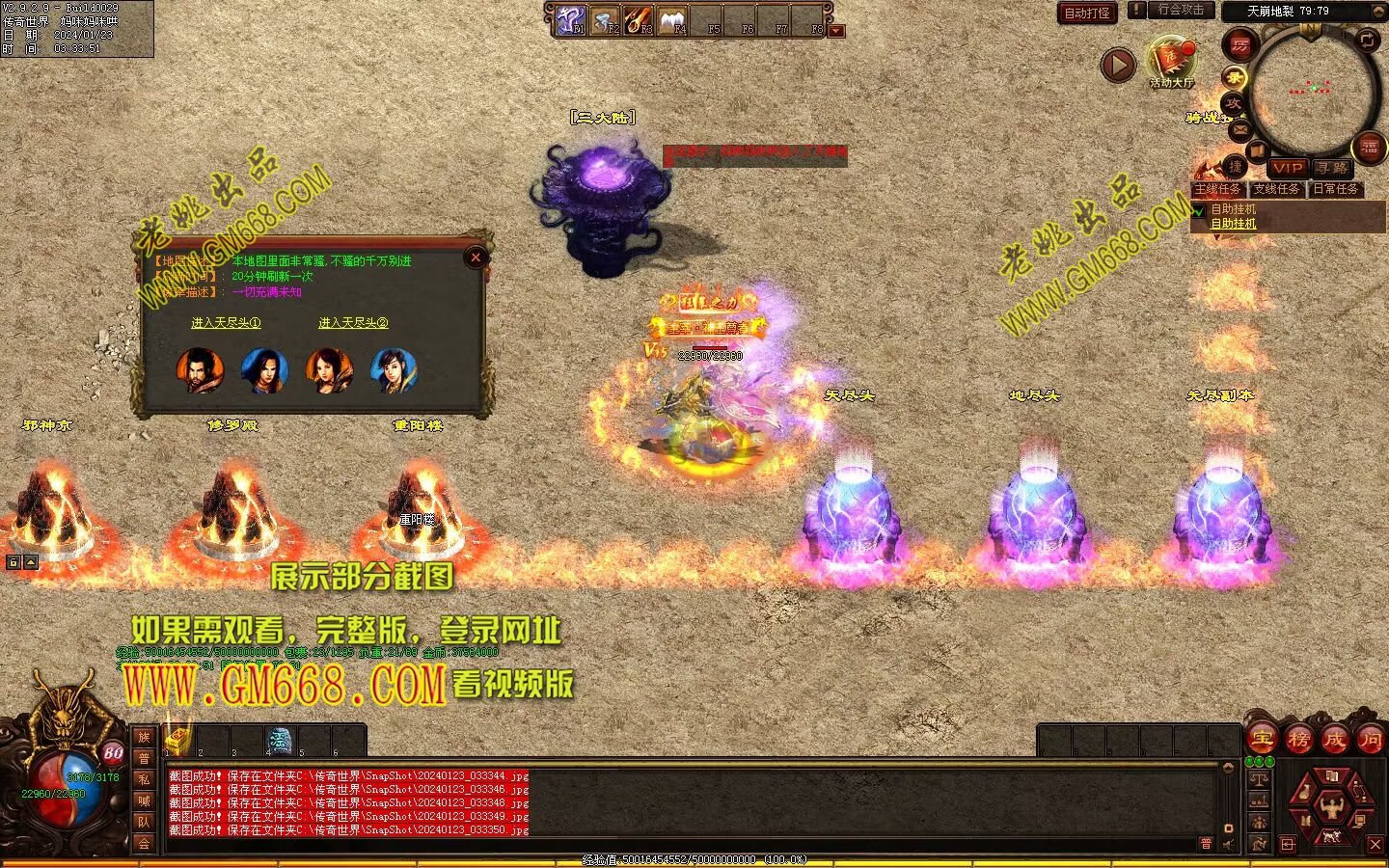This screenshot has height=868, width=1389.
Task: Open the 宝 treasure shop button
Action: coord(1262,740)
